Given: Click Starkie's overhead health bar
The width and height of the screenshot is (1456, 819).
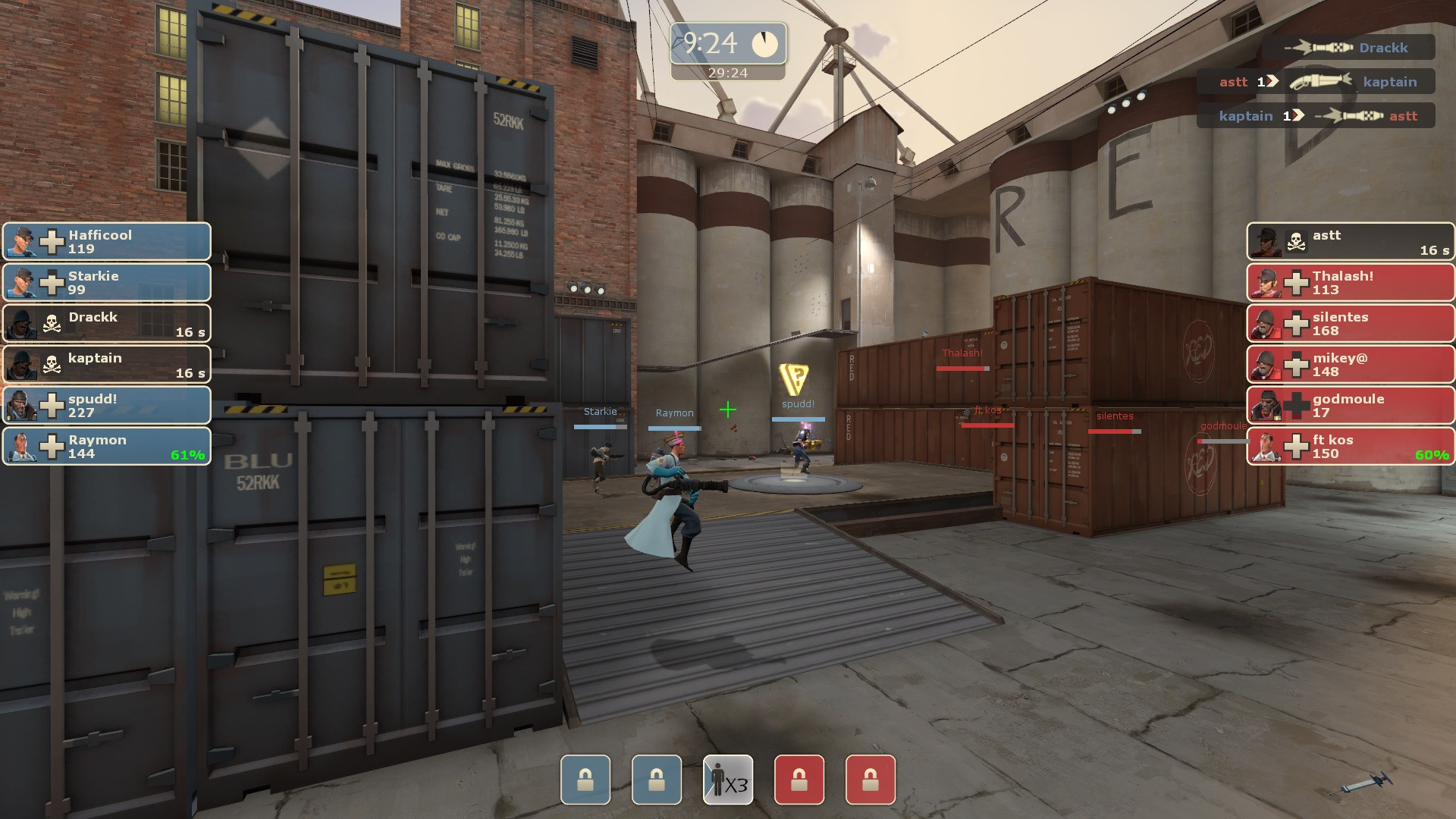Looking at the screenshot, I should coord(601,425).
